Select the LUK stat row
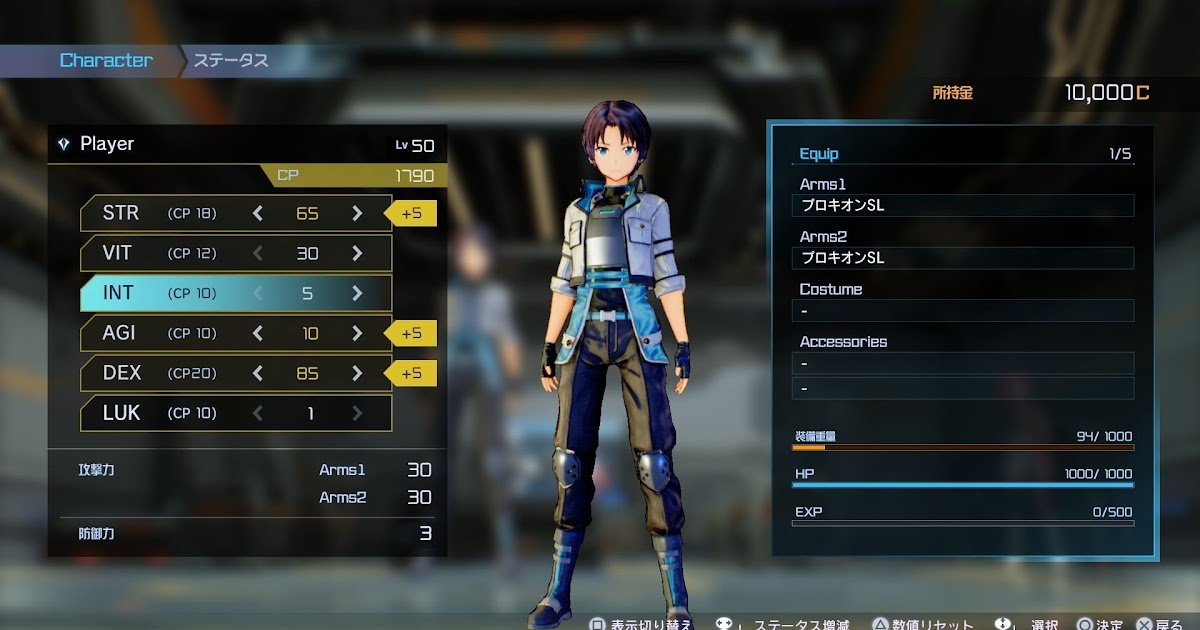The width and height of the screenshot is (1200, 630). [x=236, y=413]
